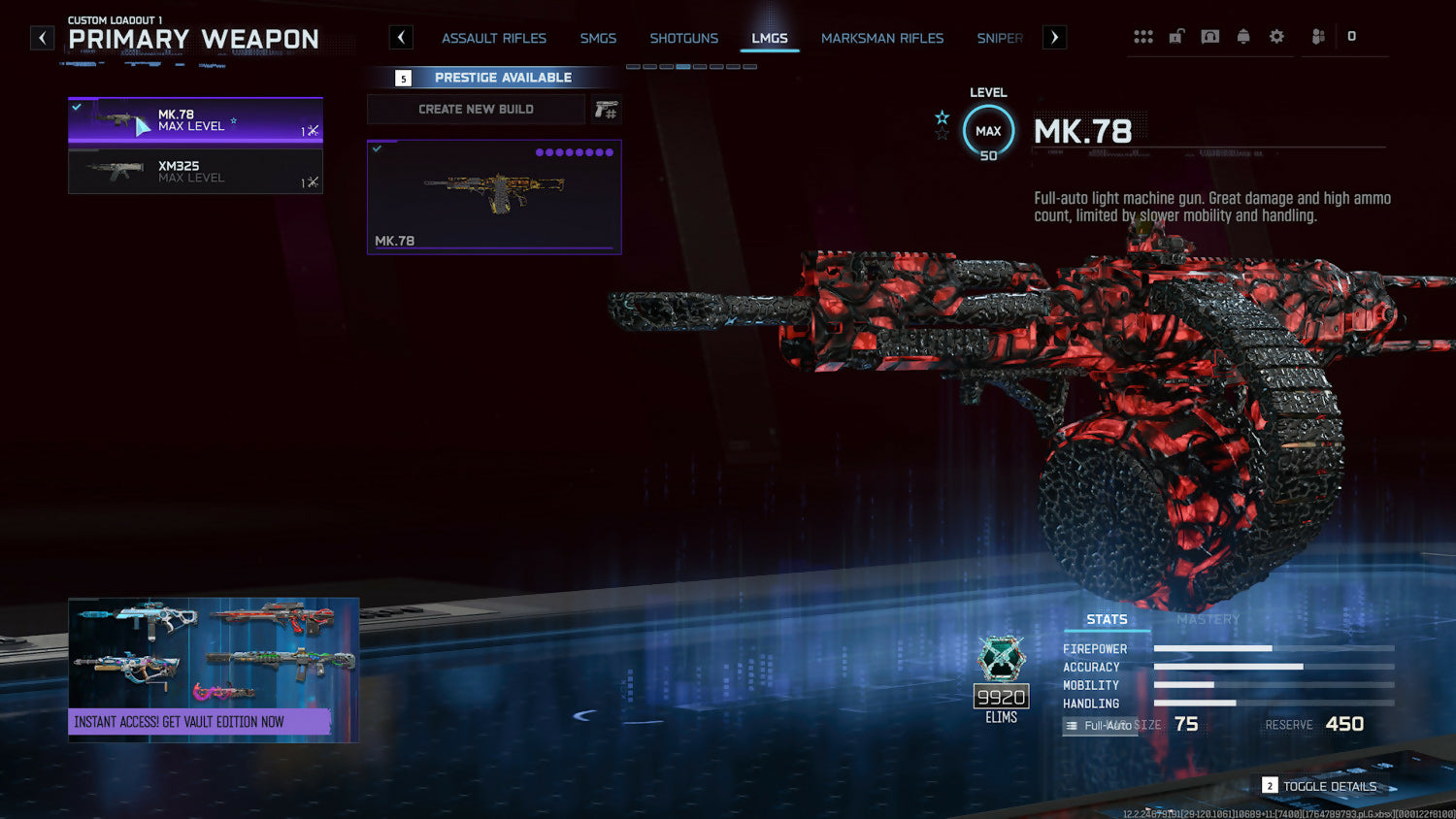Switch to the Mastery tab
The height and width of the screenshot is (819, 1456).
point(1208,619)
